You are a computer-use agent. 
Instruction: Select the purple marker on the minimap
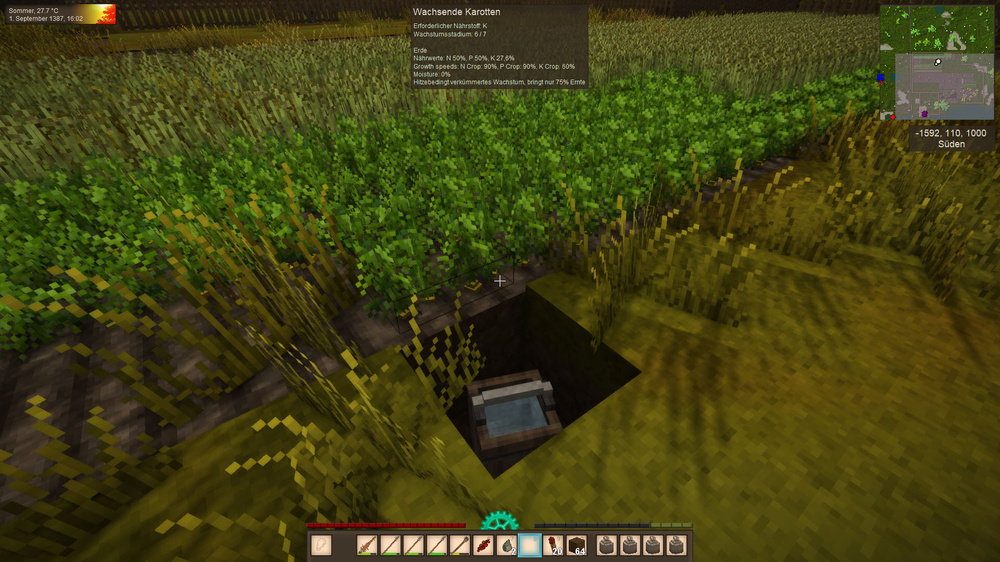pyautogui.click(x=923, y=115)
